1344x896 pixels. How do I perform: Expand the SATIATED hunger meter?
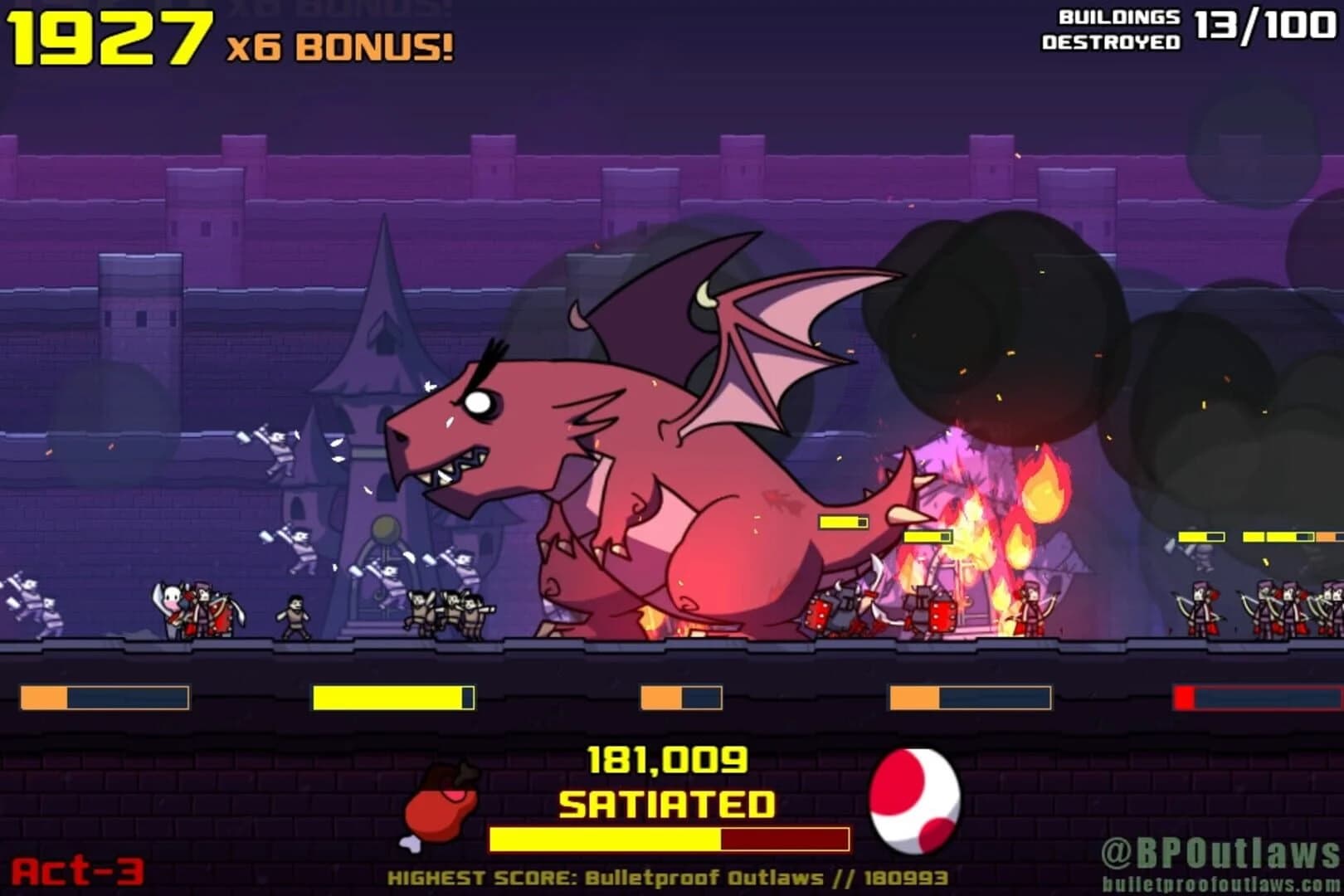pyautogui.click(x=672, y=838)
